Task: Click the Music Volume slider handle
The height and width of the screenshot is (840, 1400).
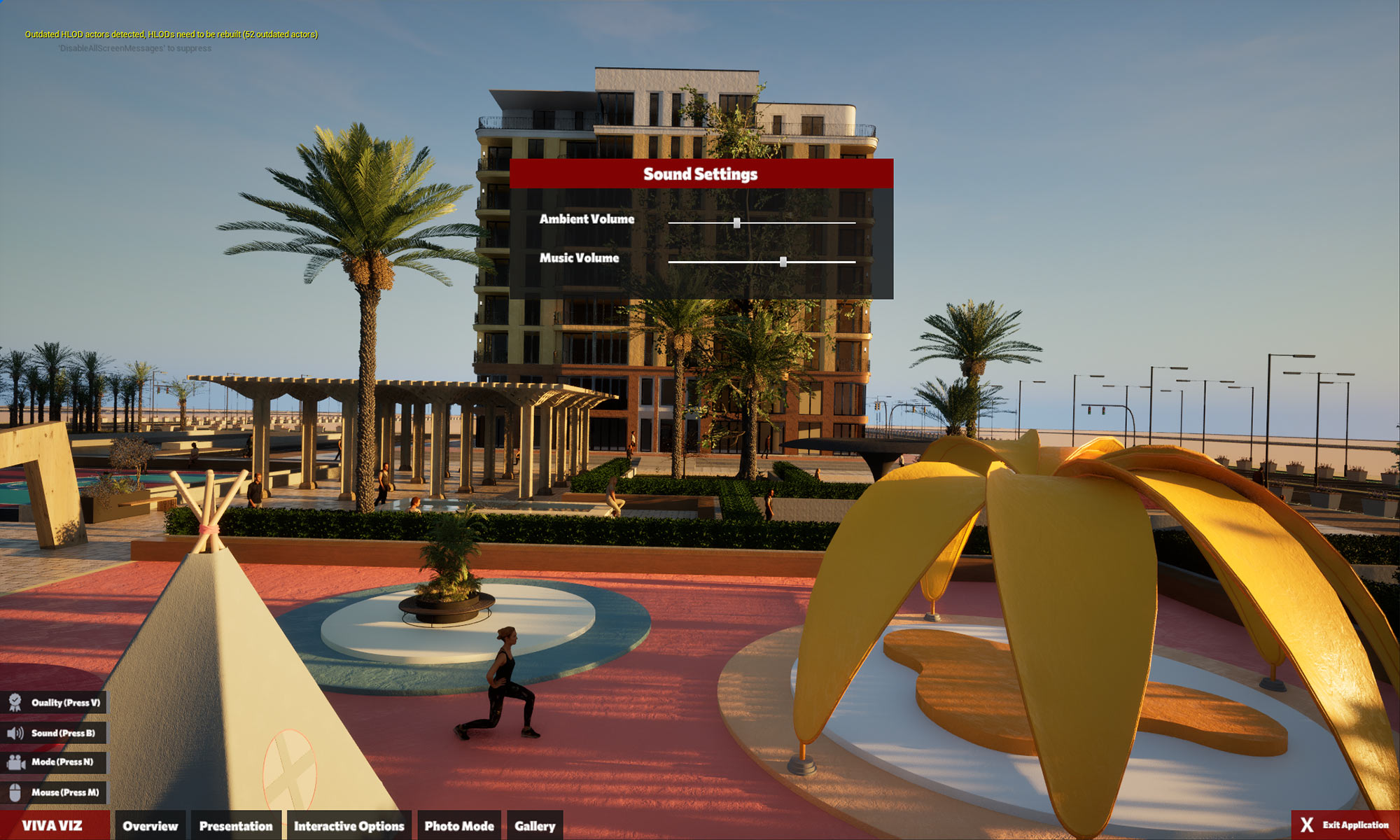Action: (783, 262)
